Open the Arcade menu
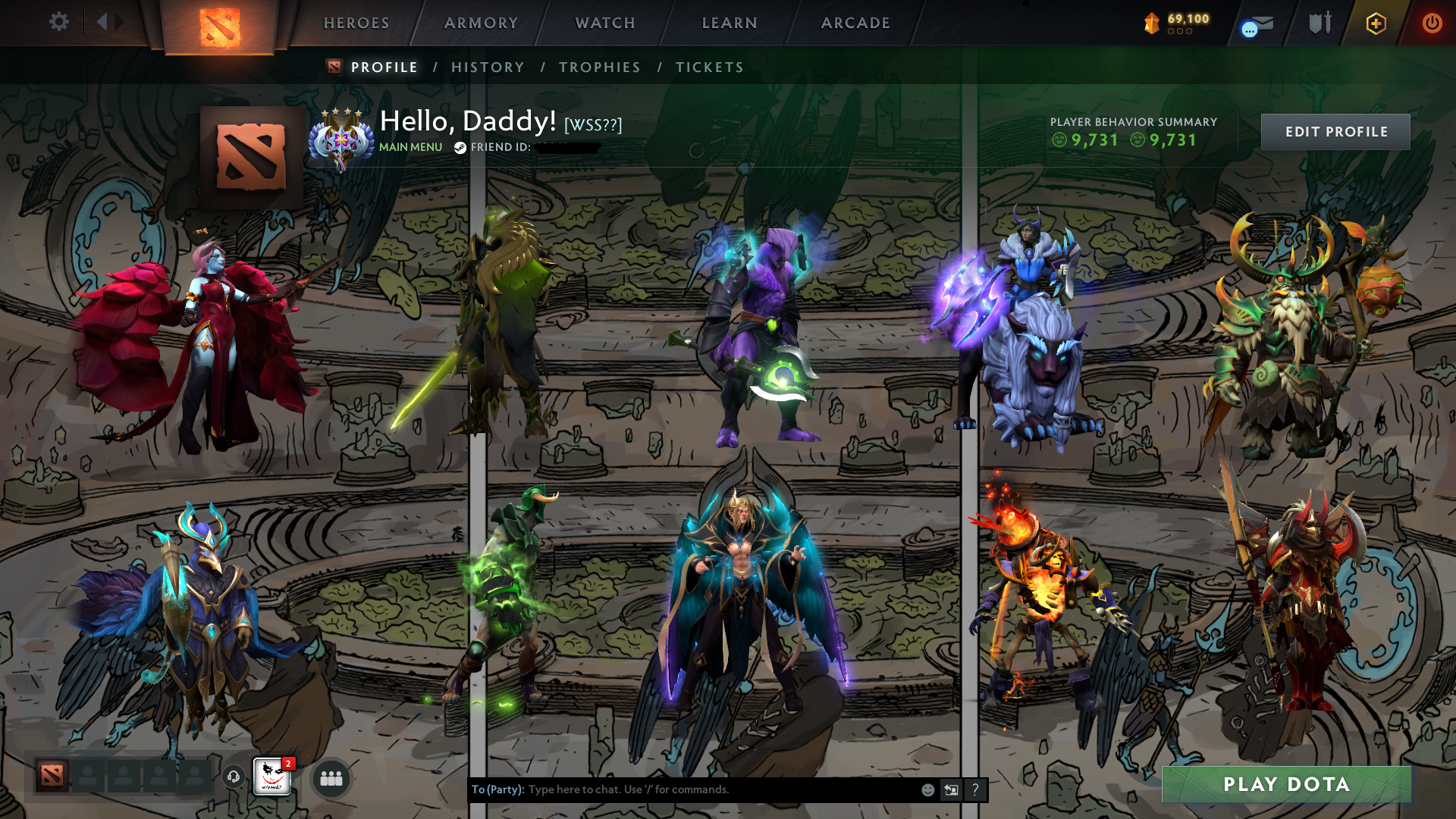Screen dimensions: 1456x819 [855, 22]
